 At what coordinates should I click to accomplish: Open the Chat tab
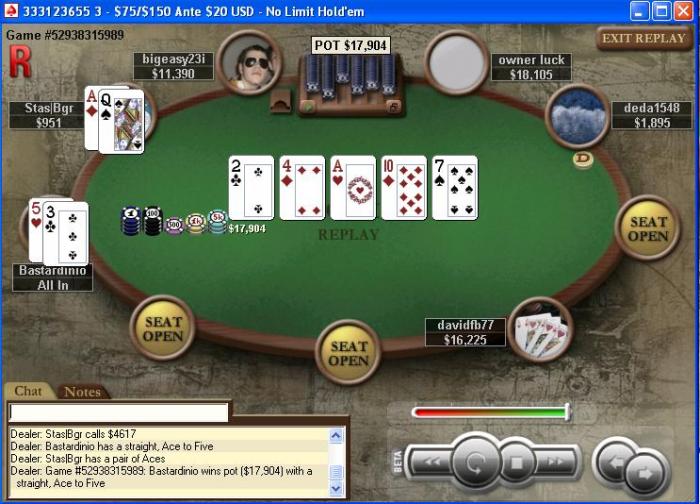(29, 392)
